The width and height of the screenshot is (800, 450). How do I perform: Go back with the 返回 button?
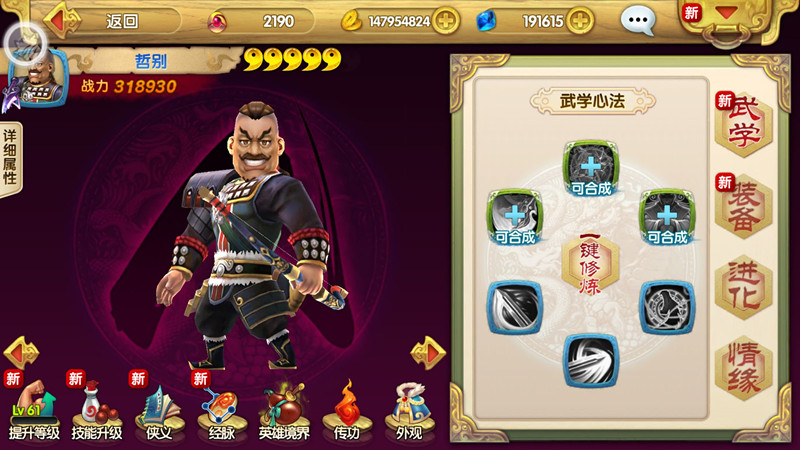110,20
